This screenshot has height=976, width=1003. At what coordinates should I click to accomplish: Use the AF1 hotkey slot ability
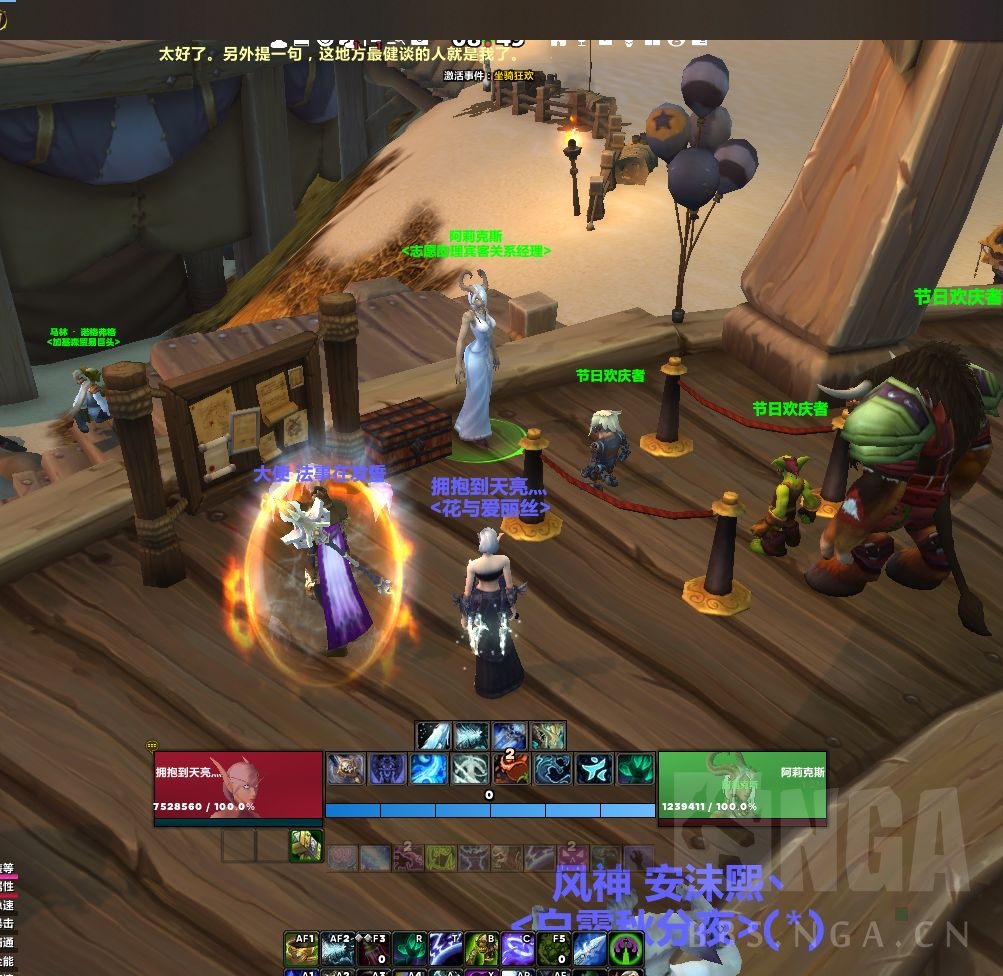[301, 951]
